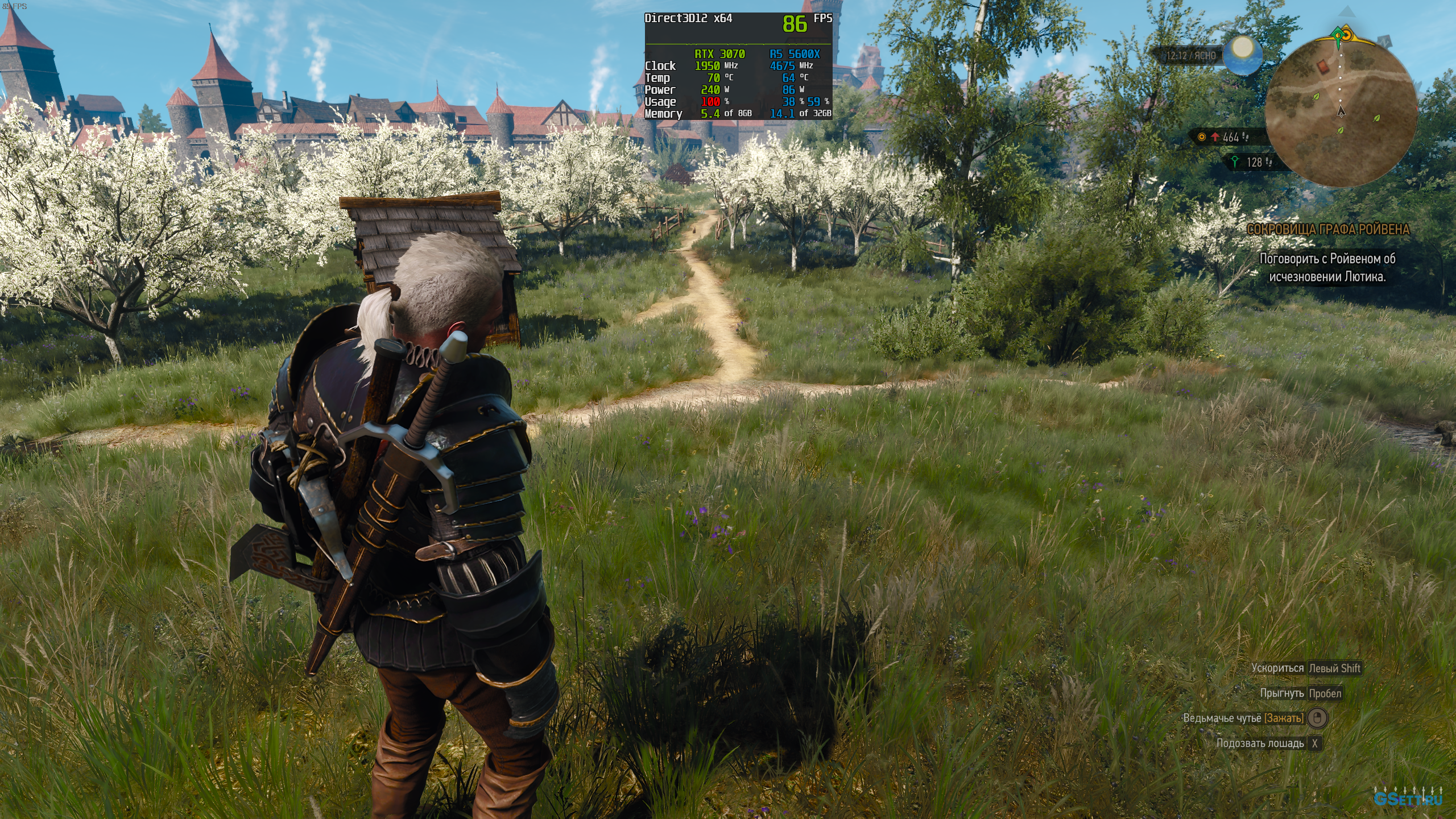The image size is (1456, 819).
Task: Select the orange quest objective distance marker
Action: pos(1202,137)
